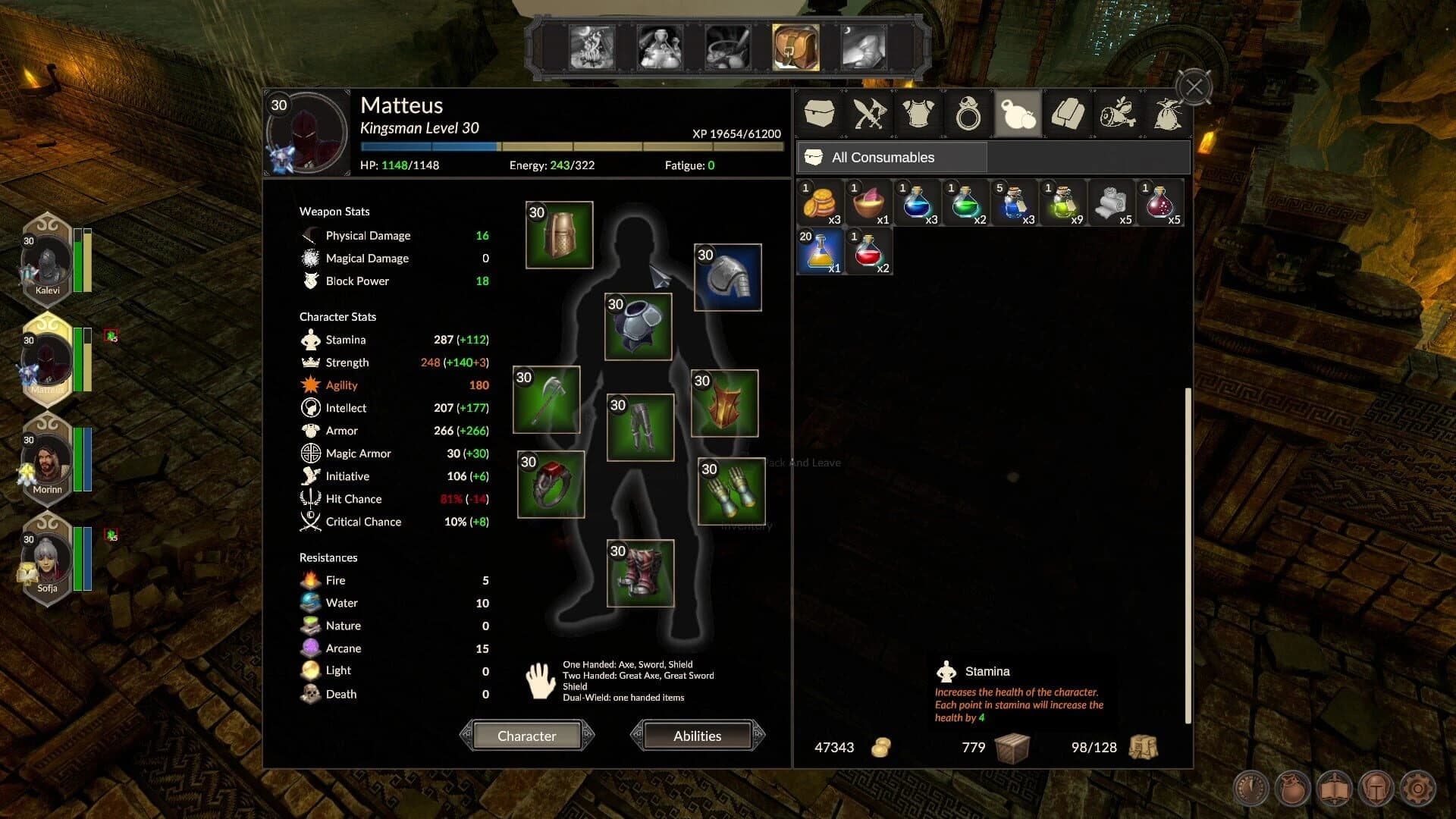
Task: Click the potions consumables filter icon
Action: click(x=1018, y=114)
